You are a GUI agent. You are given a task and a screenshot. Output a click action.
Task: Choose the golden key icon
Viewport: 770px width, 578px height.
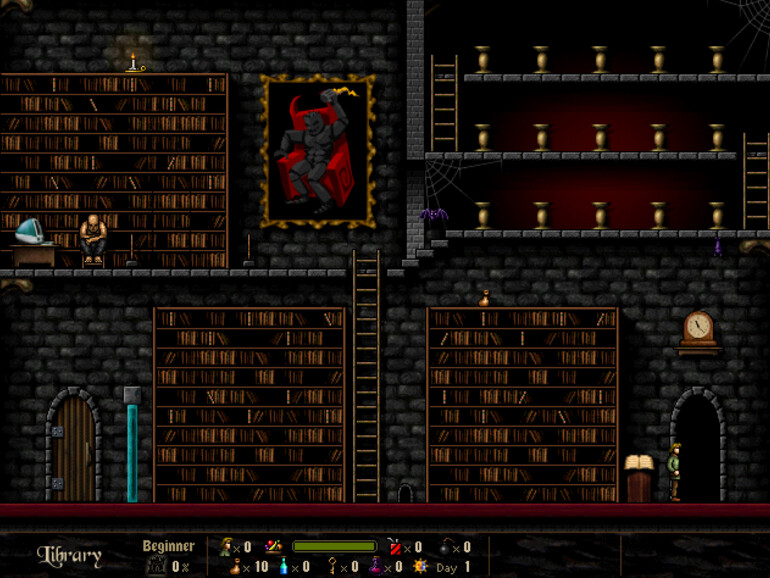[332, 567]
